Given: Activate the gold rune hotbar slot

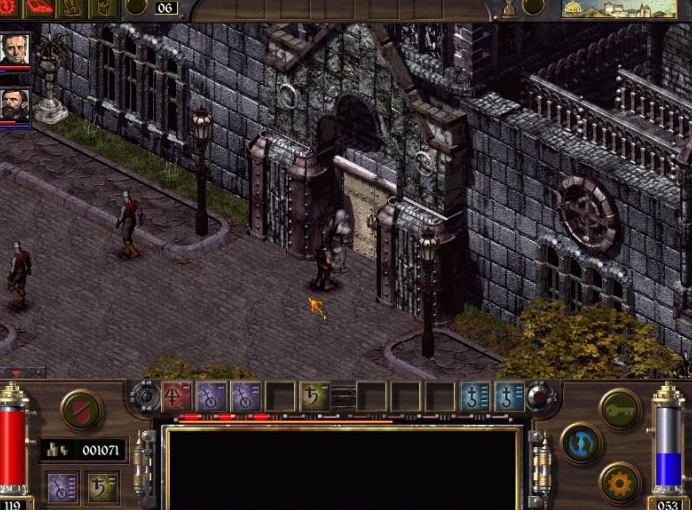Looking at the screenshot, I should pyautogui.click(x=314, y=397).
